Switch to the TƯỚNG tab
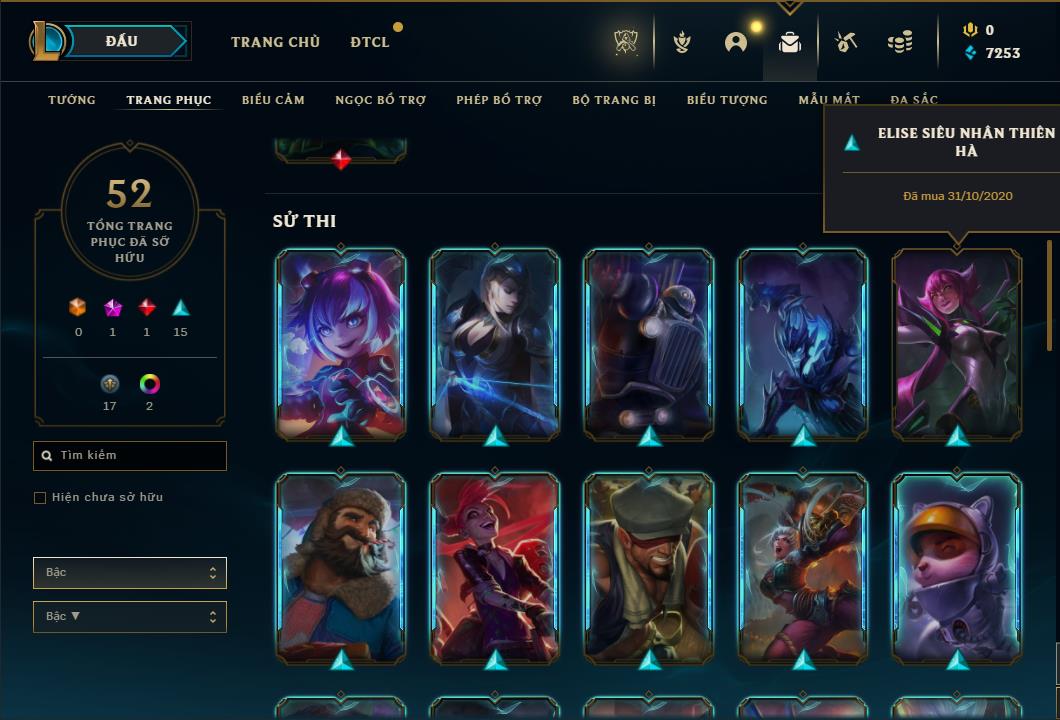 tap(72, 100)
